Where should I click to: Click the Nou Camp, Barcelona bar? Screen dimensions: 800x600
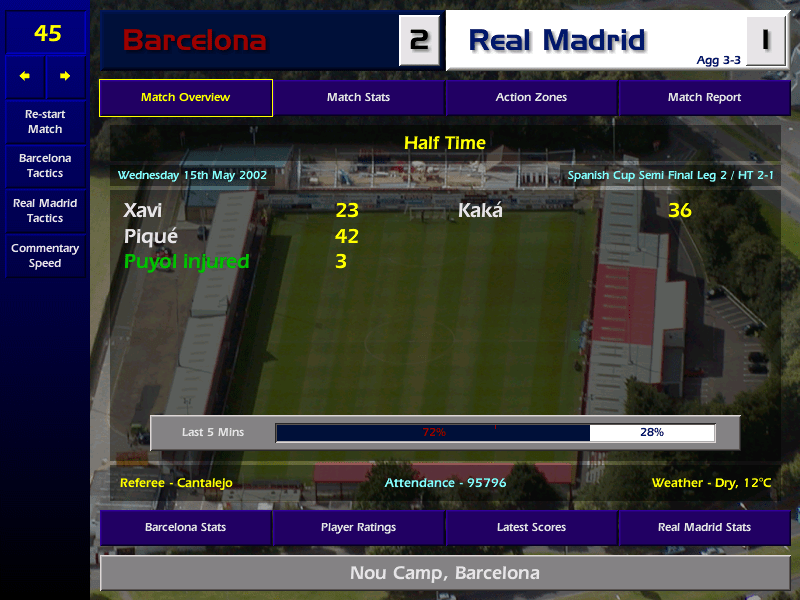pyautogui.click(x=444, y=573)
